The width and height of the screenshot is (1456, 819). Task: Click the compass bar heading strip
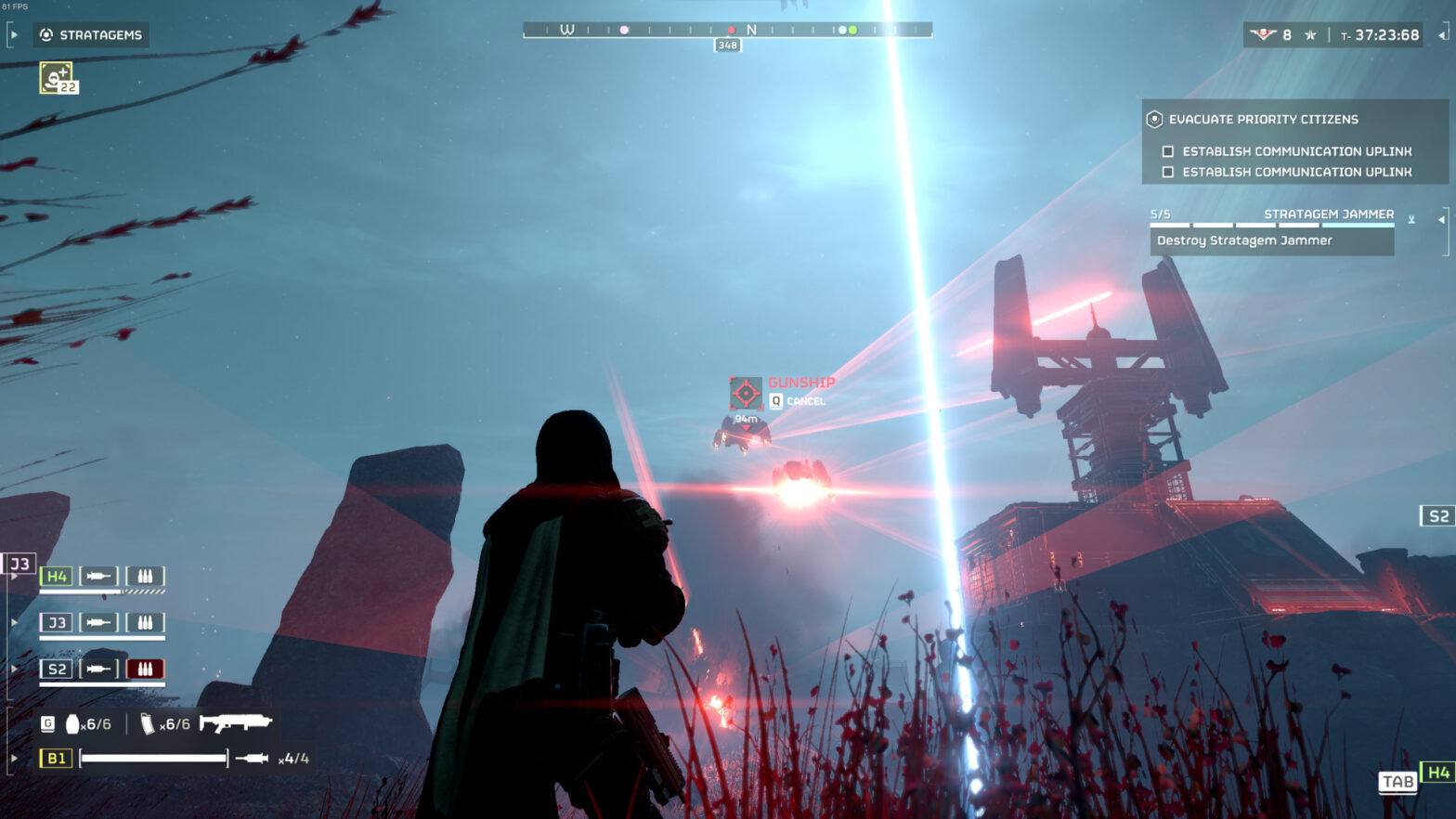727,30
